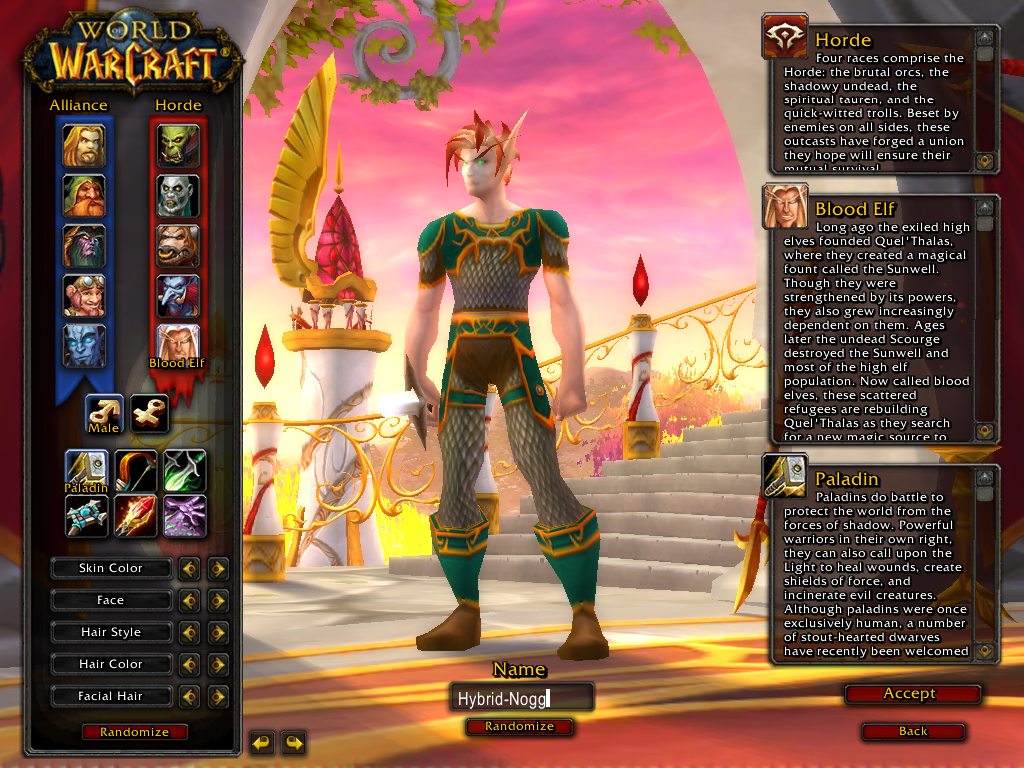Choose the Troll race portrait
Screen dimensions: 1024x768
[x=178, y=296]
